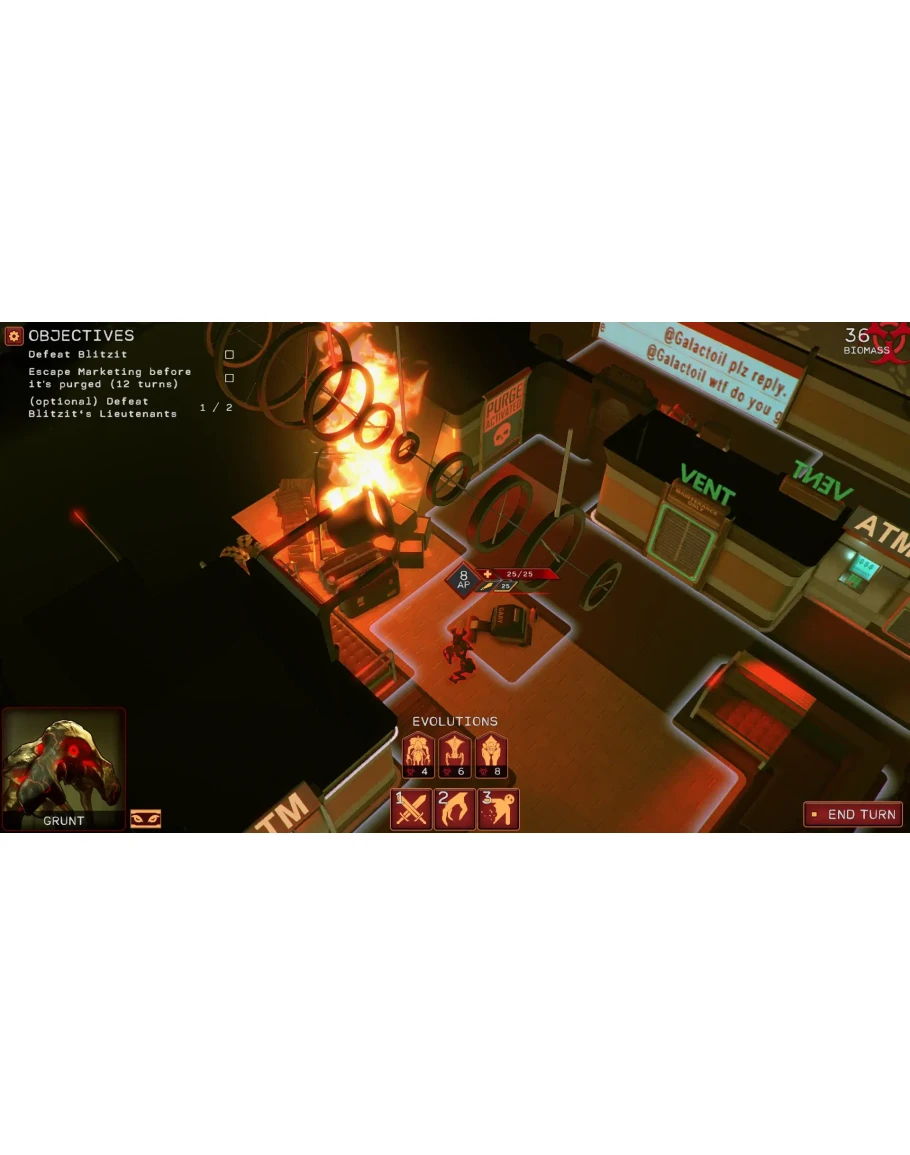Activate the crossed swords attack ability
The width and height of the screenshot is (910, 1155).
411,809
